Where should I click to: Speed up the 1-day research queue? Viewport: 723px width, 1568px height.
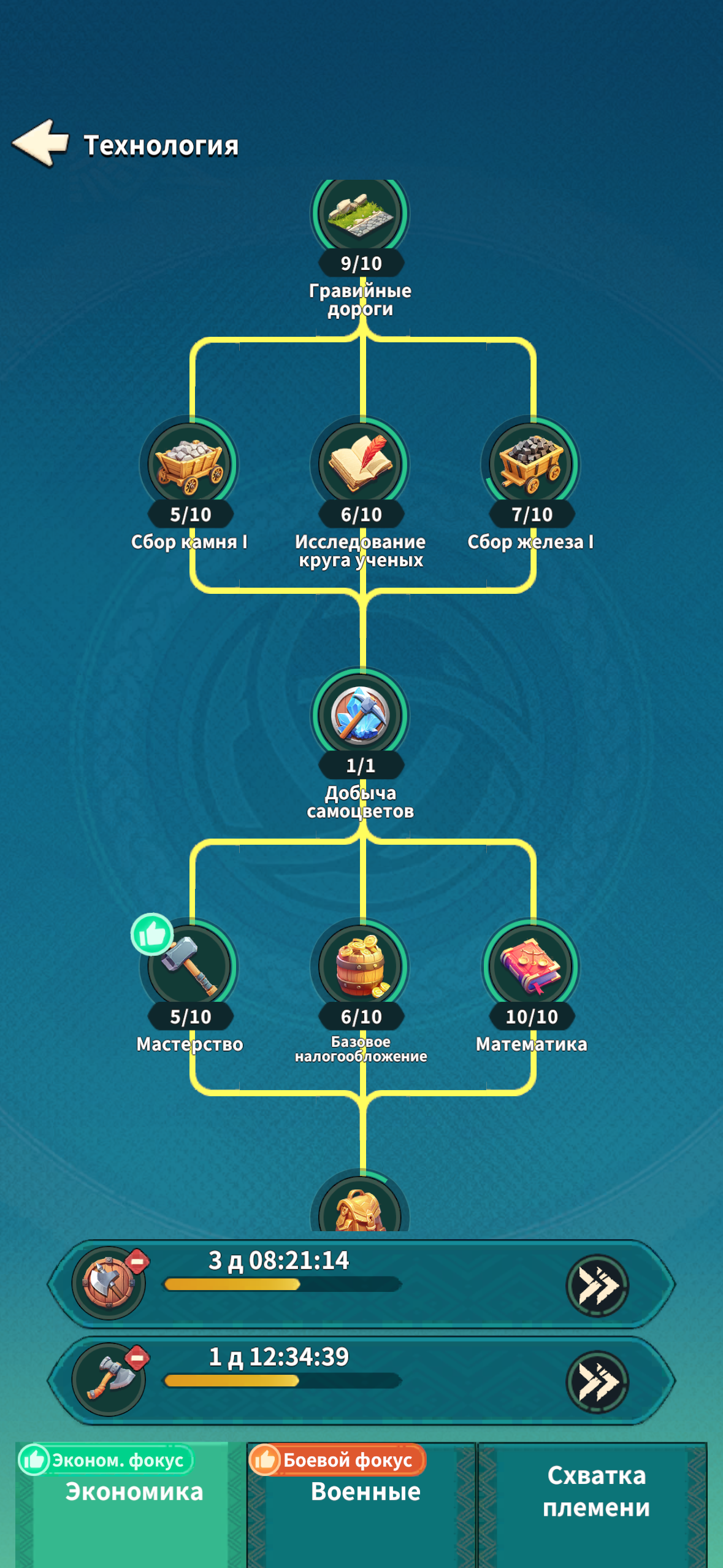(597, 1382)
